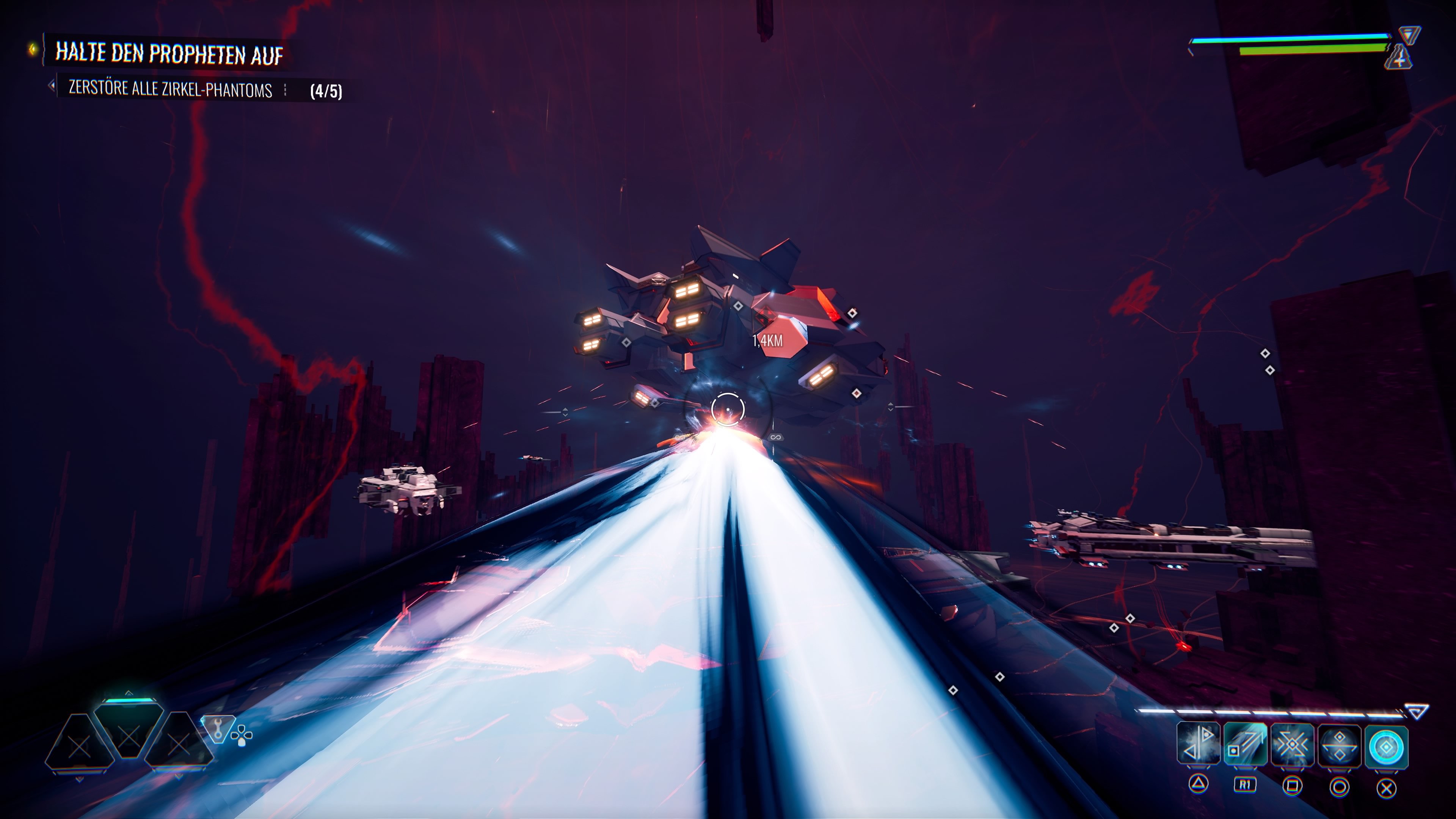Use the wrench repair consumable icon
1456x819 pixels.
pos(218,728)
